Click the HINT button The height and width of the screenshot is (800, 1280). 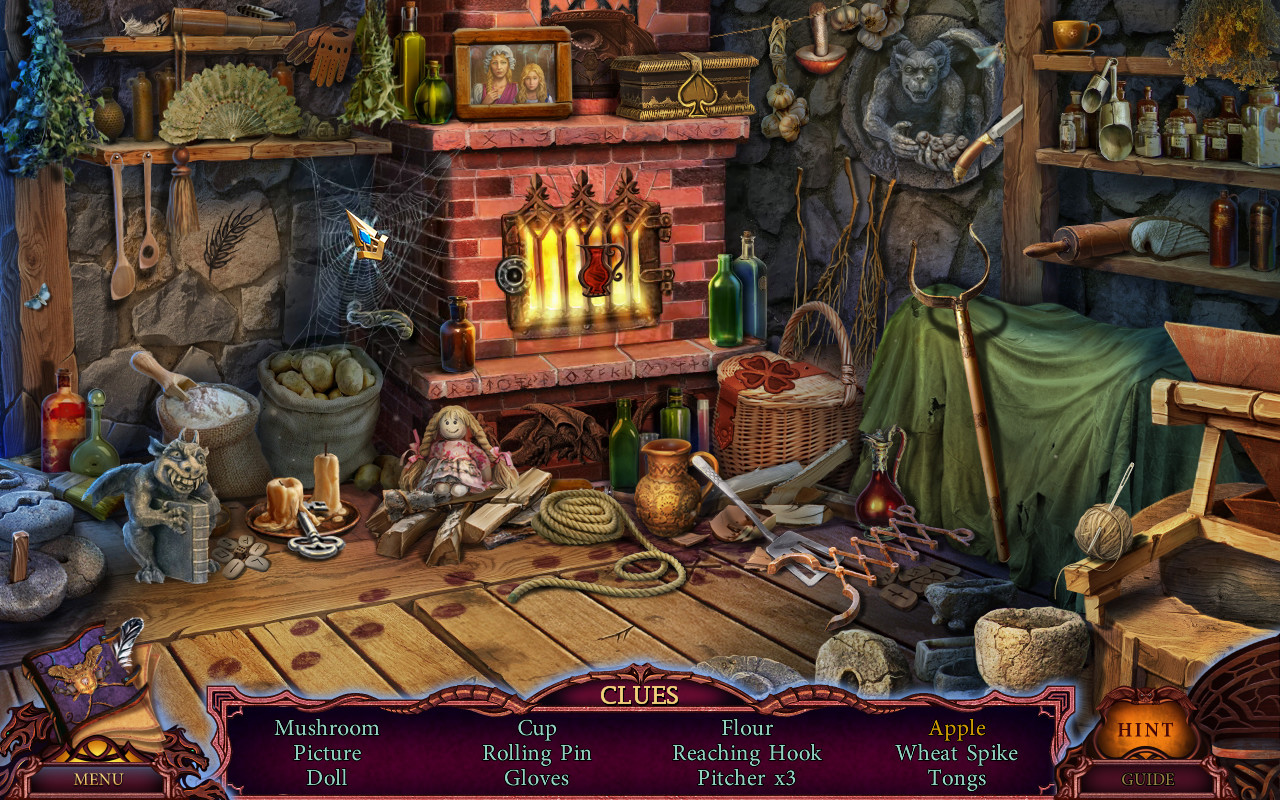(x=1144, y=729)
